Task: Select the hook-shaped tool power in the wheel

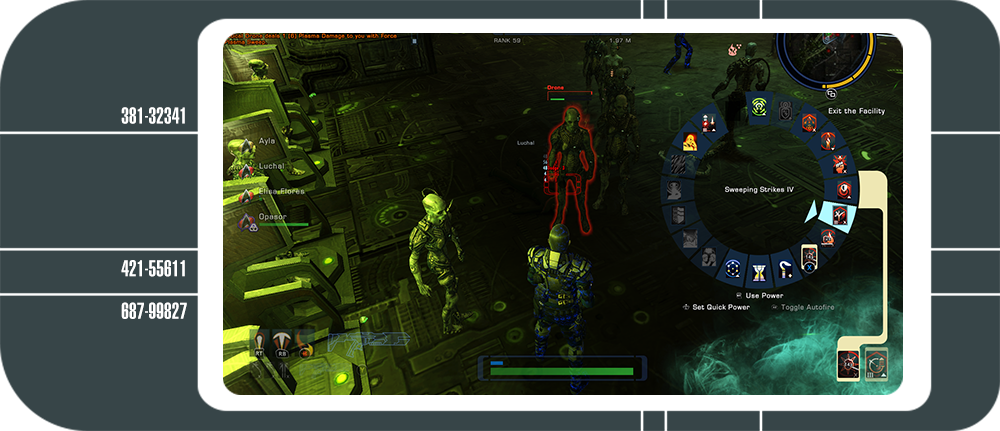Action: pos(786,267)
